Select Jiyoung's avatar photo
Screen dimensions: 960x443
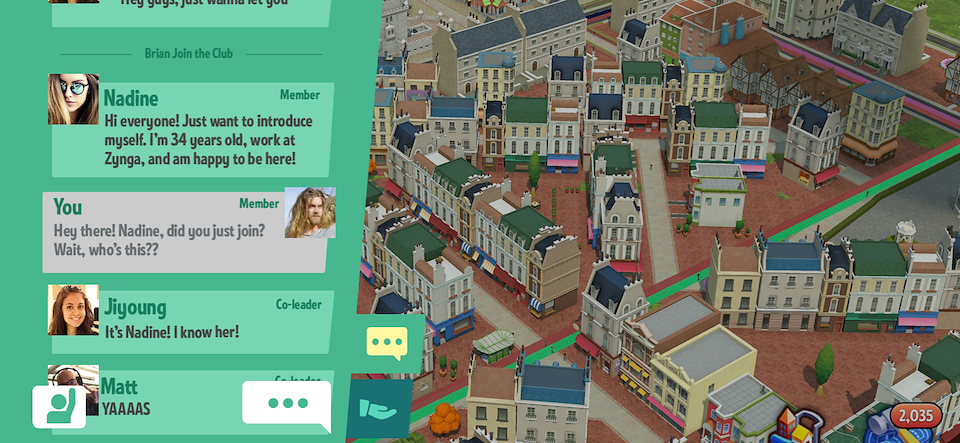pos(73,310)
